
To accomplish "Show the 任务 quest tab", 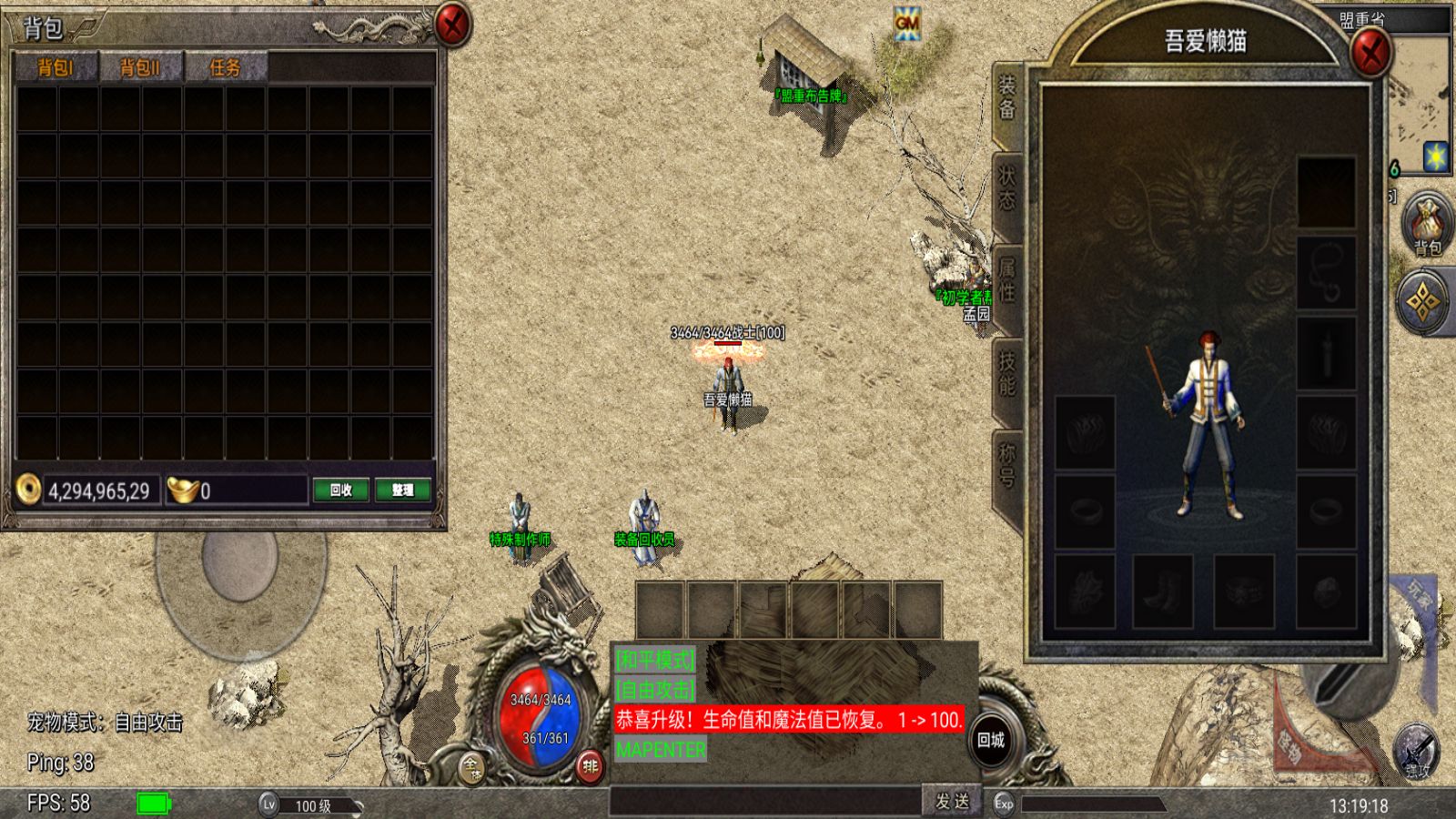I will point(225,67).
